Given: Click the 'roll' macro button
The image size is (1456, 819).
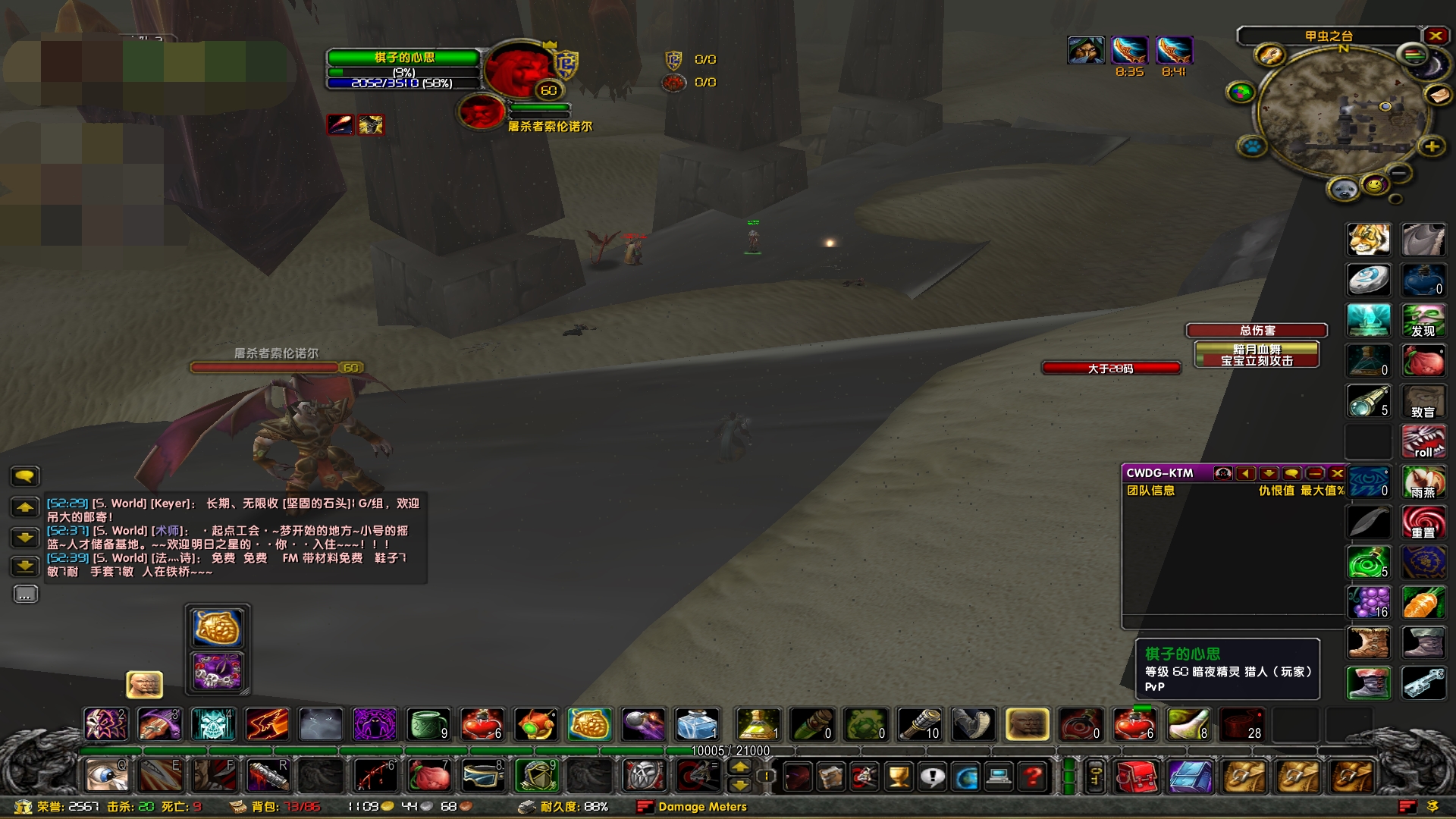Looking at the screenshot, I should point(1423,442).
